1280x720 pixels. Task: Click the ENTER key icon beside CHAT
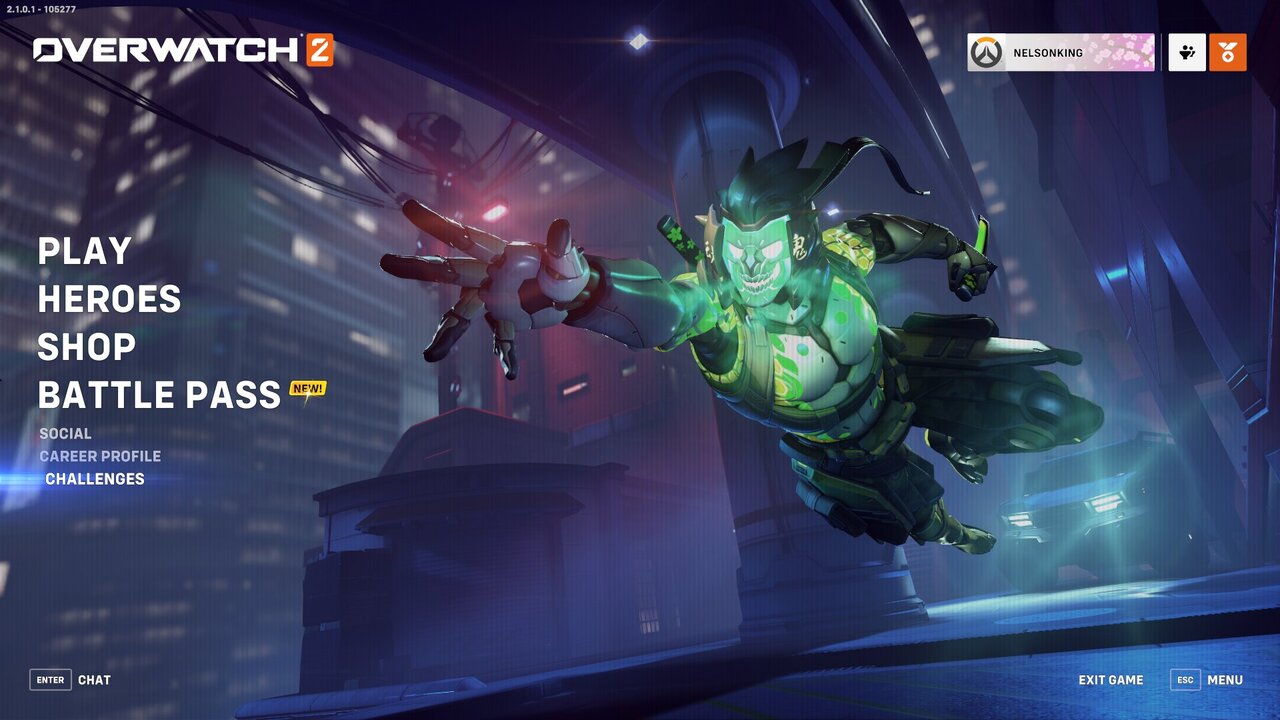[x=50, y=680]
